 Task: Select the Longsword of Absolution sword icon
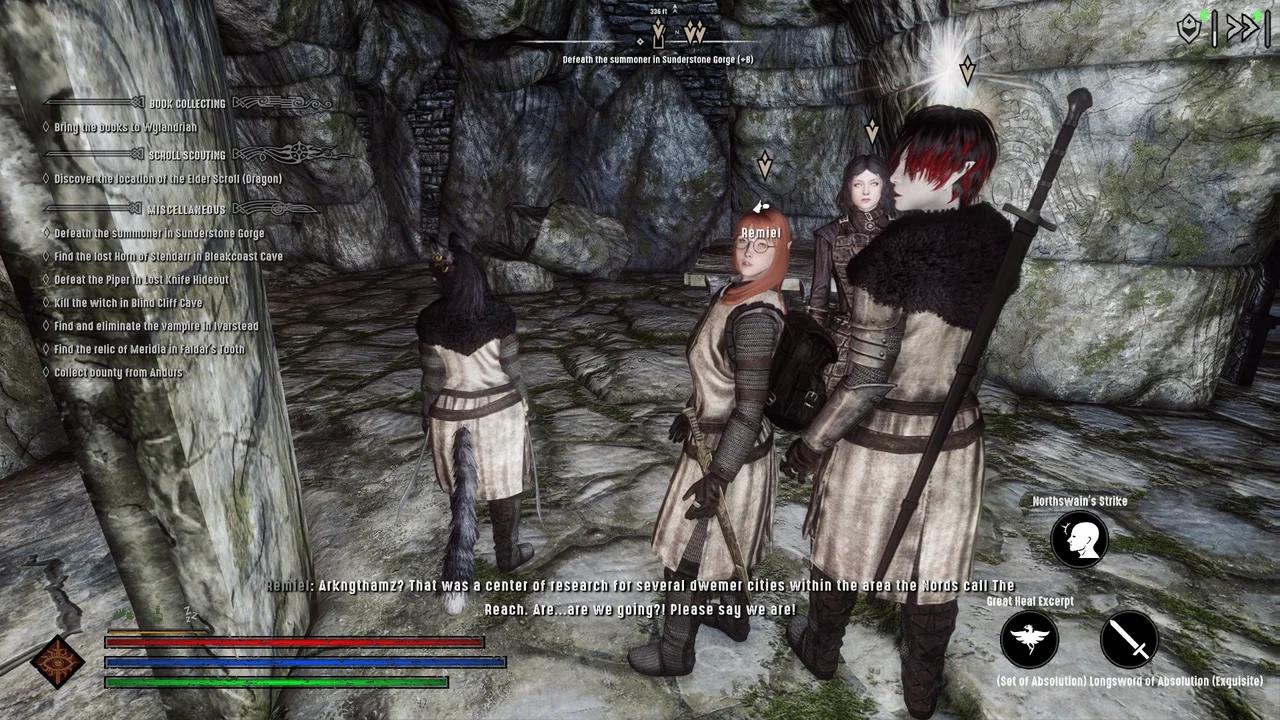[x=1128, y=640]
